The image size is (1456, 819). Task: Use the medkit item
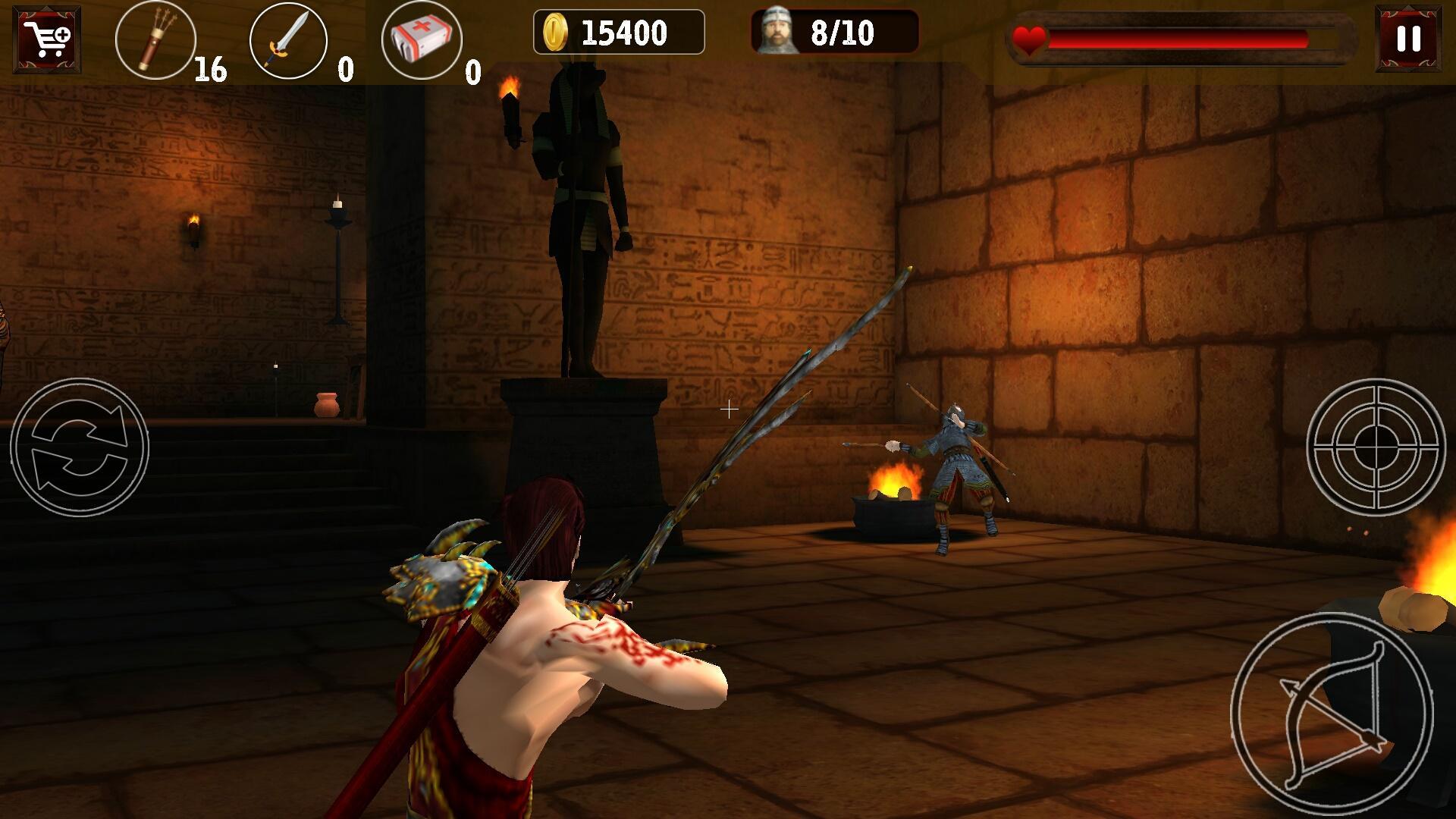tap(422, 40)
